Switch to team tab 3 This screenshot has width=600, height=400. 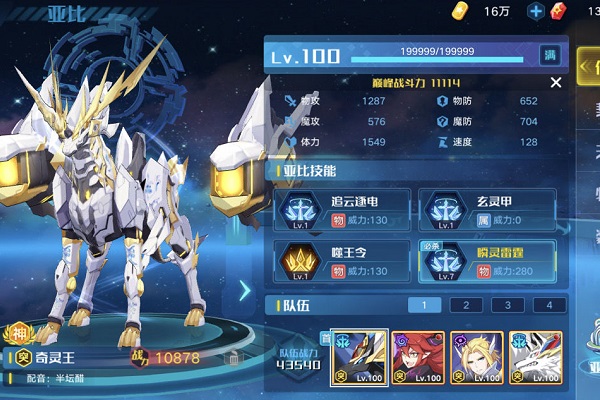507,305
